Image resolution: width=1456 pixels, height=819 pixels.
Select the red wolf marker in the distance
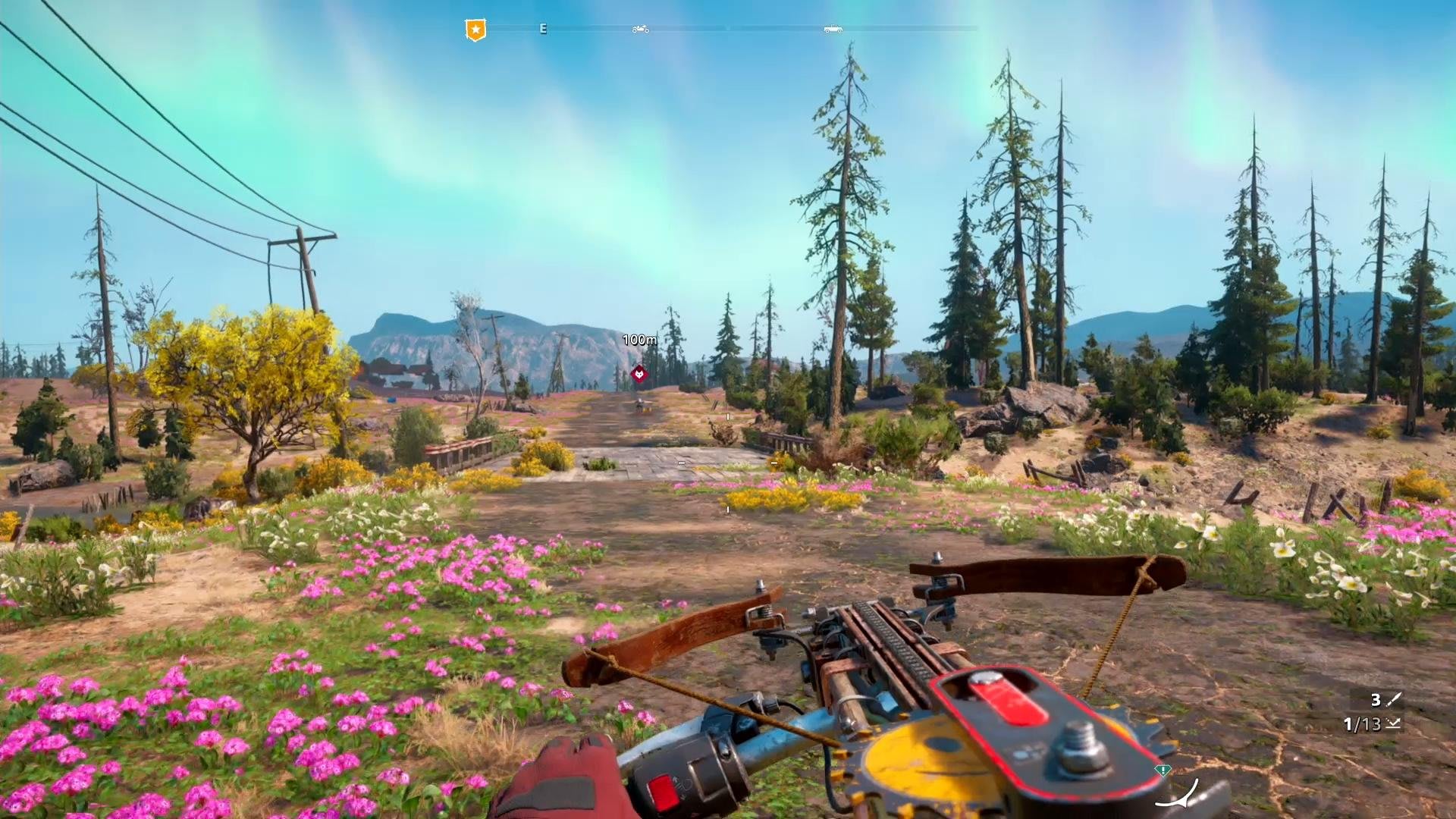pos(639,373)
